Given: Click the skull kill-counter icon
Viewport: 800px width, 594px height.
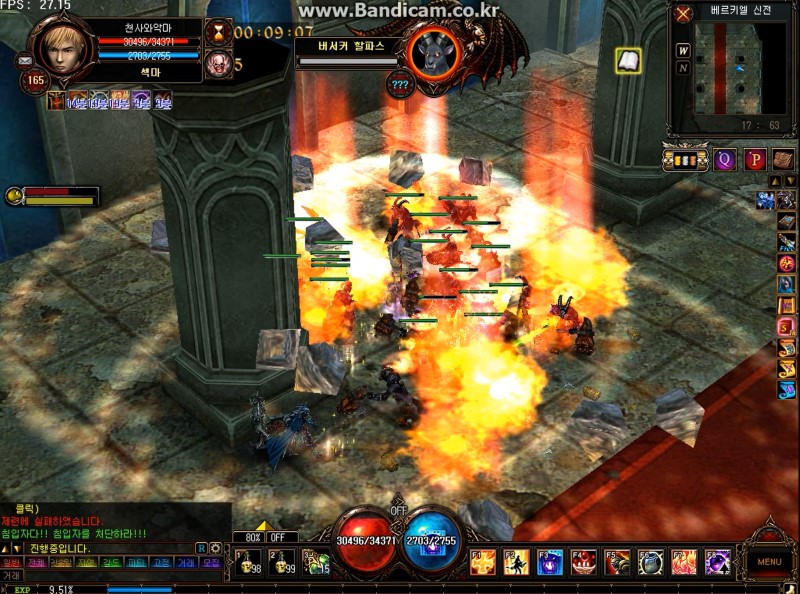Looking at the screenshot, I should (x=217, y=65).
